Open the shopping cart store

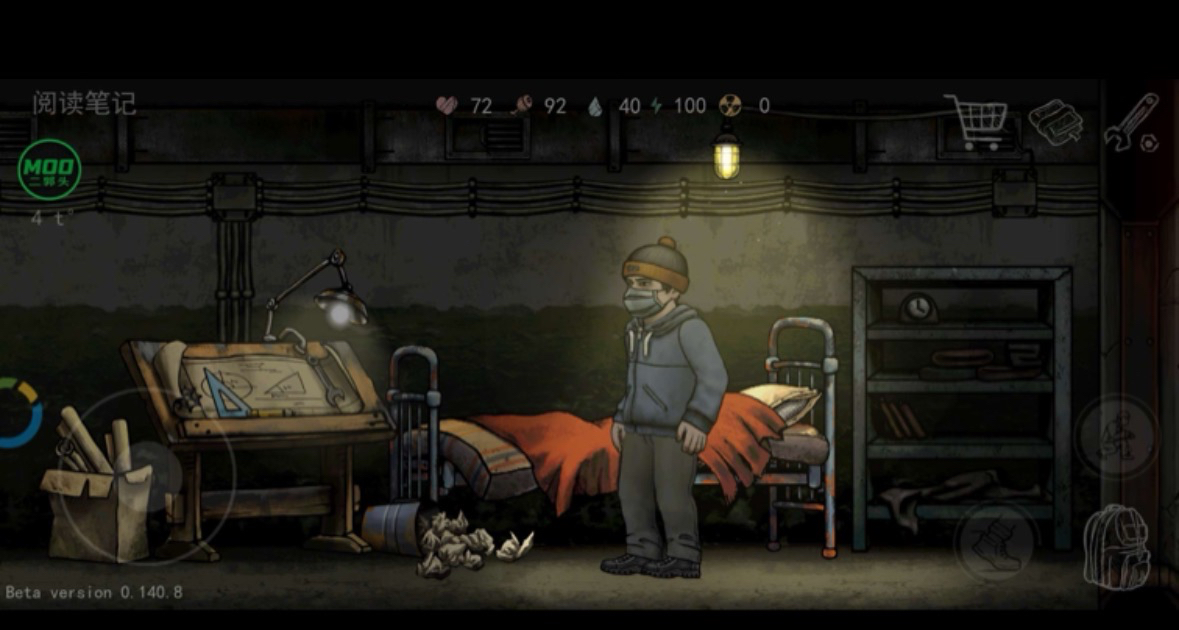click(976, 121)
